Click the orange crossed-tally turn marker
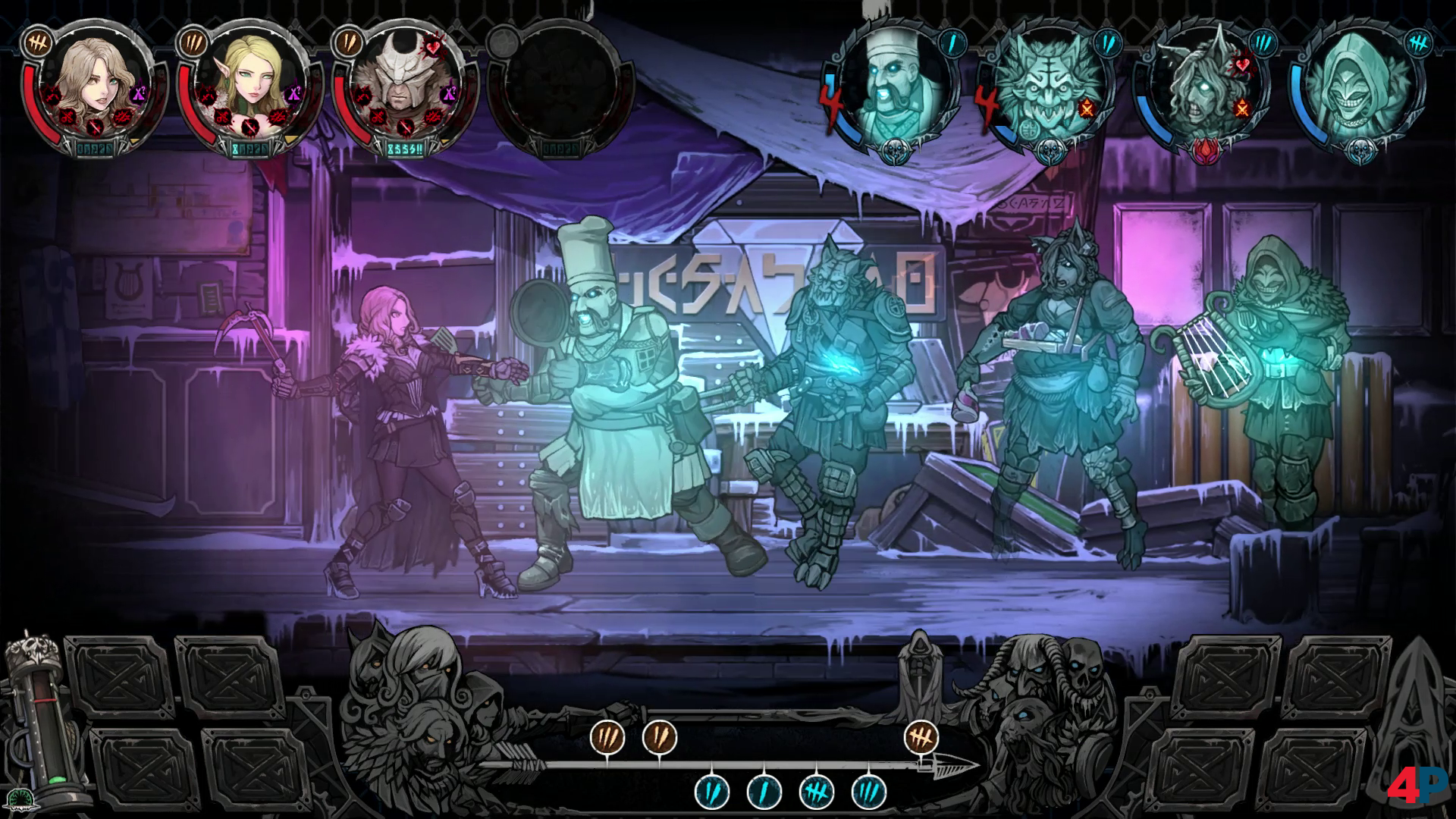Screen dimensions: 1456x819 [921, 736]
